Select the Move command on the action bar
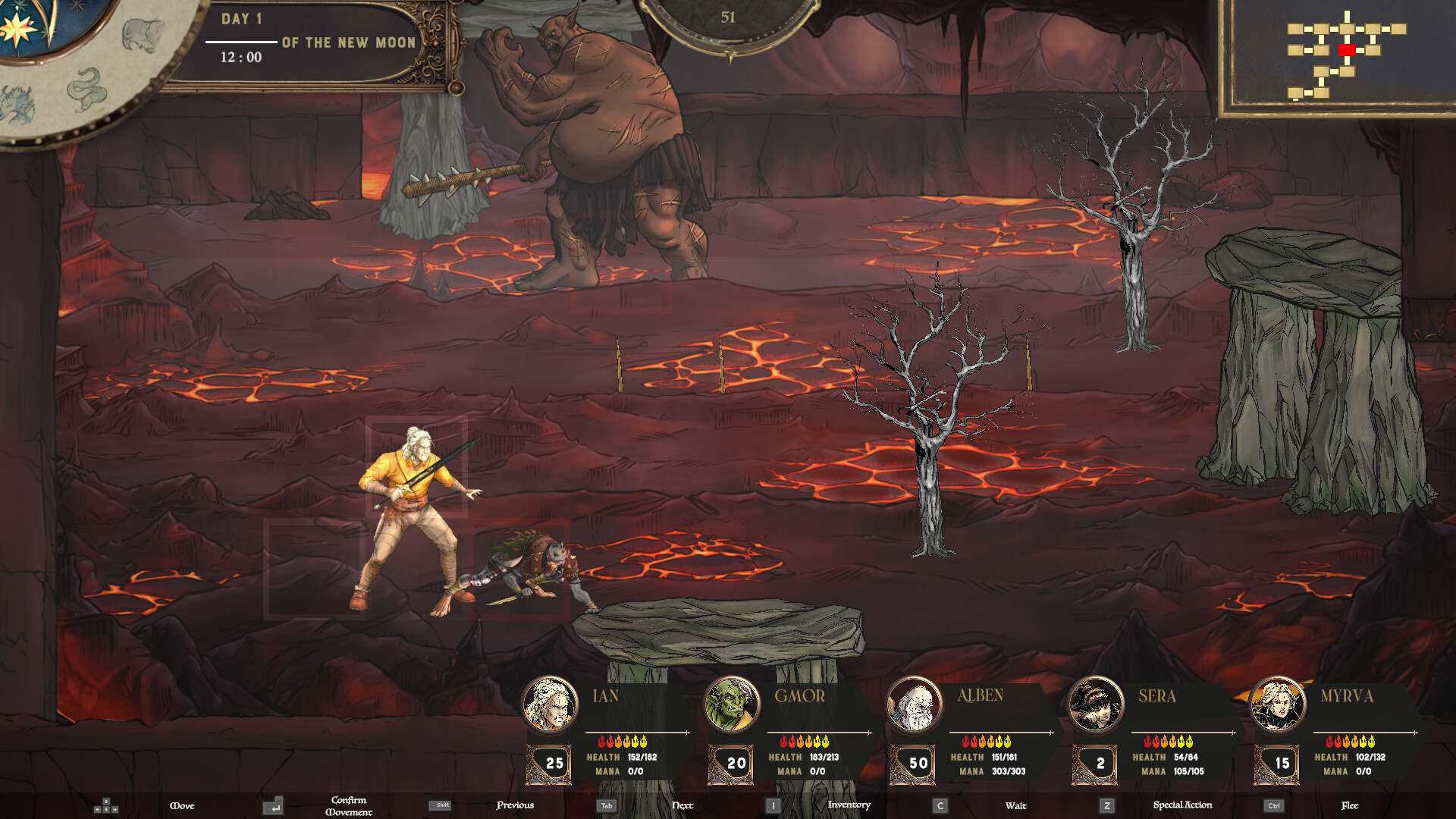This screenshot has height=819, width=1456. coord(183,805)
